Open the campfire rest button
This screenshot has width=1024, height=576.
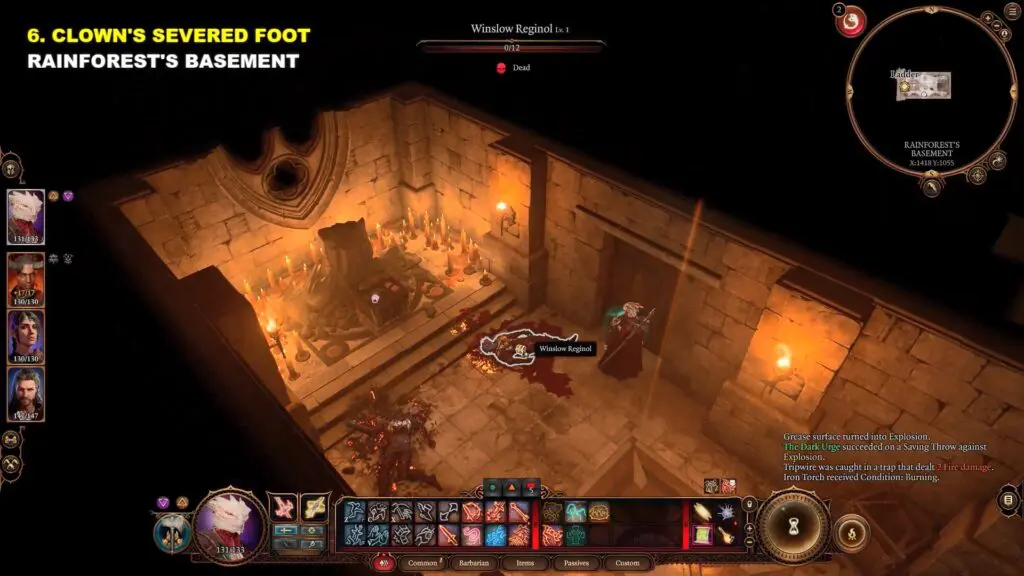(851, 532)
